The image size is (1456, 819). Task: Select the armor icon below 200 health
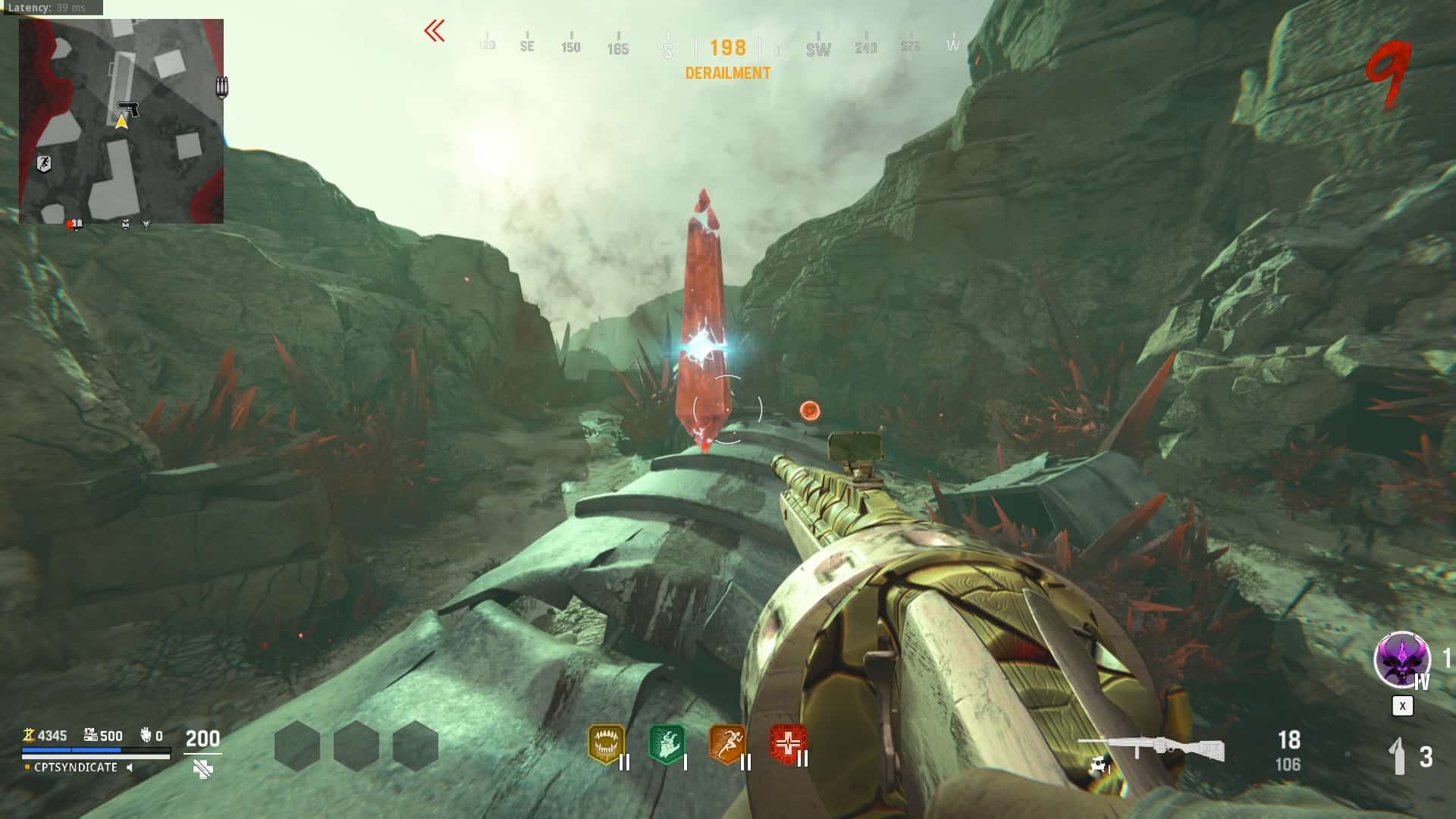[202, 770]
